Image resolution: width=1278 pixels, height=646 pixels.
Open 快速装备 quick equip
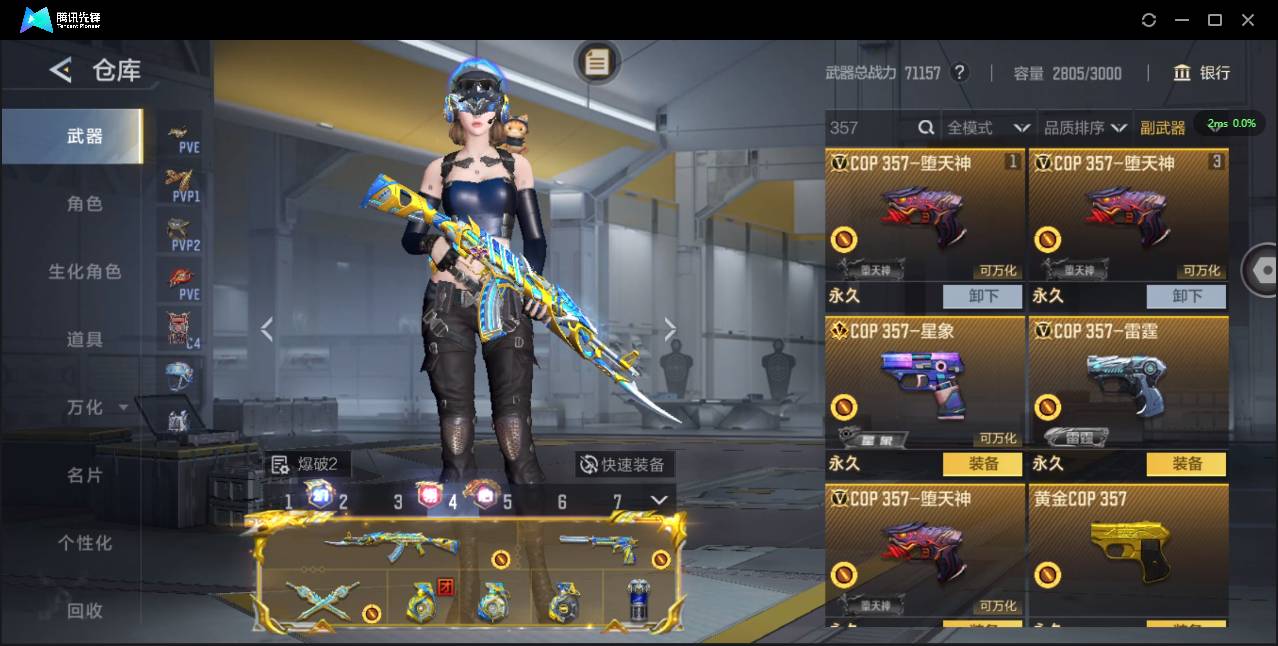point(624,464)
